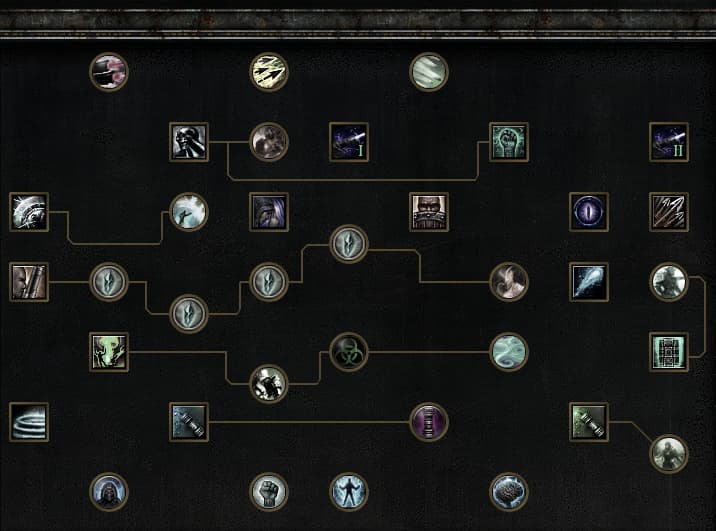Screen dimensions: 716x531
Task: Select the biohazard symbol skill node
Action: [349, 352]
